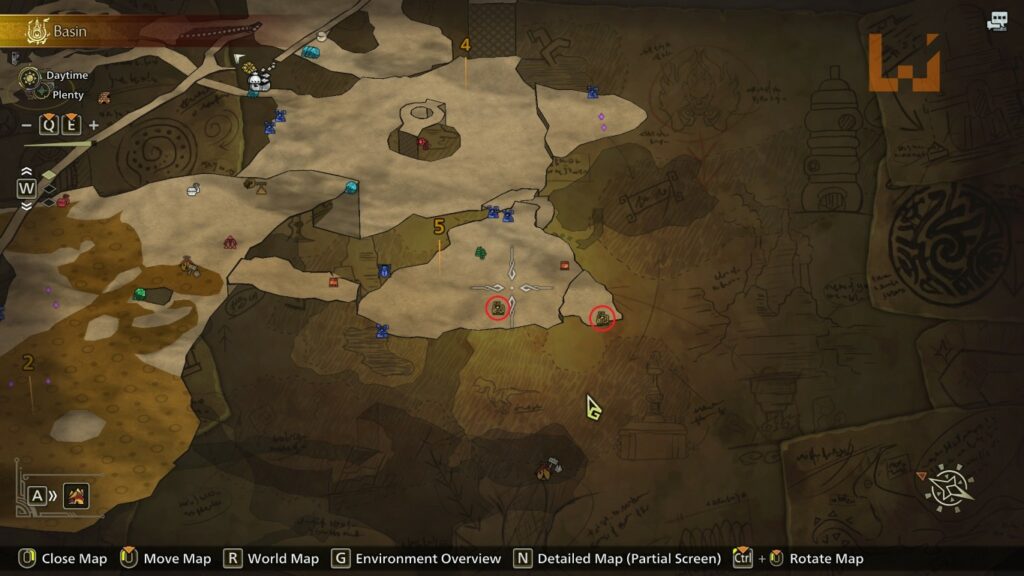Select the red icon in the corner frame
The width and height of the screenshot is (1024, 576).
click(76, 495)
